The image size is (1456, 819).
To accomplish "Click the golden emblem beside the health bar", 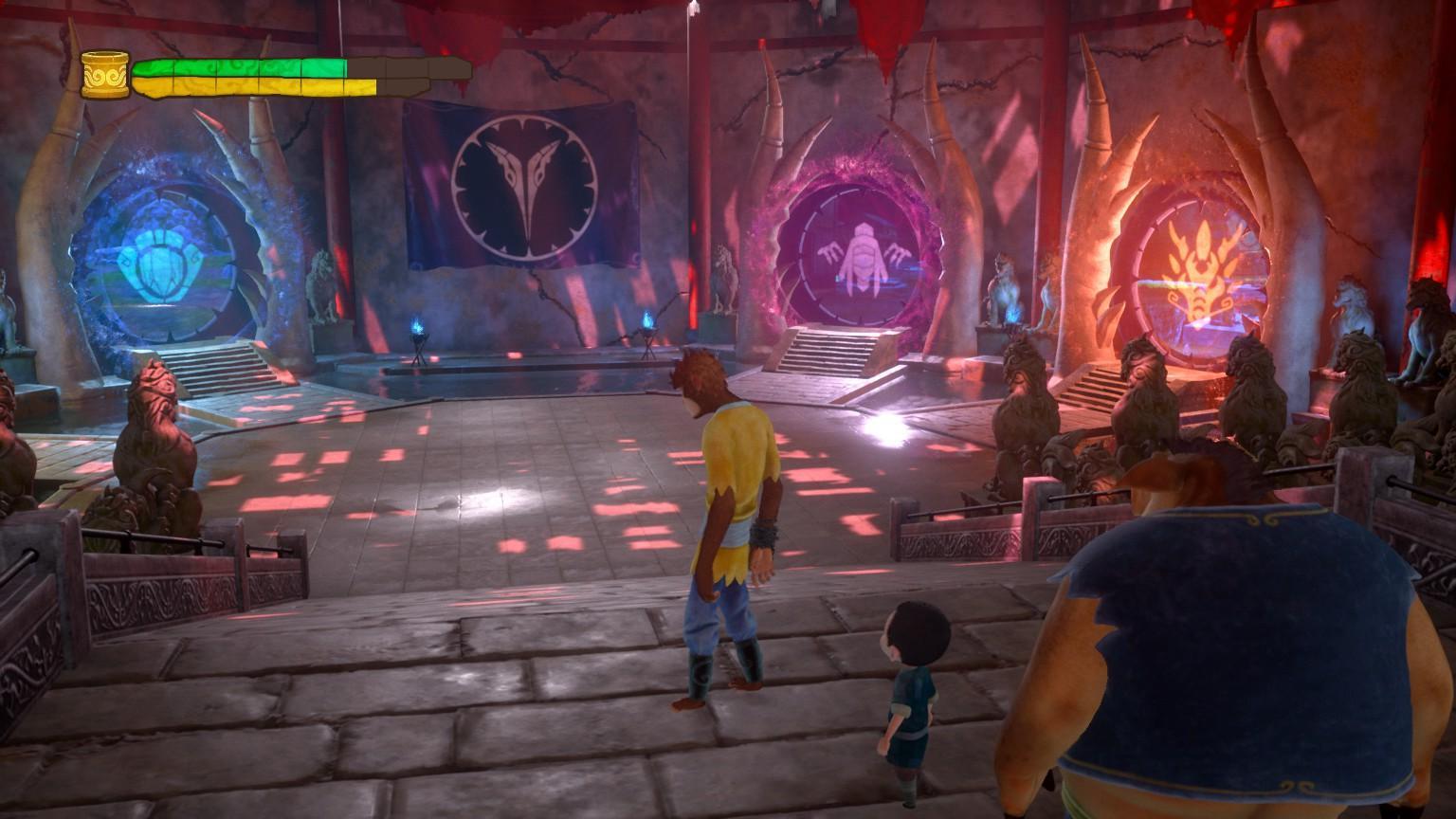I will [104, 74].
